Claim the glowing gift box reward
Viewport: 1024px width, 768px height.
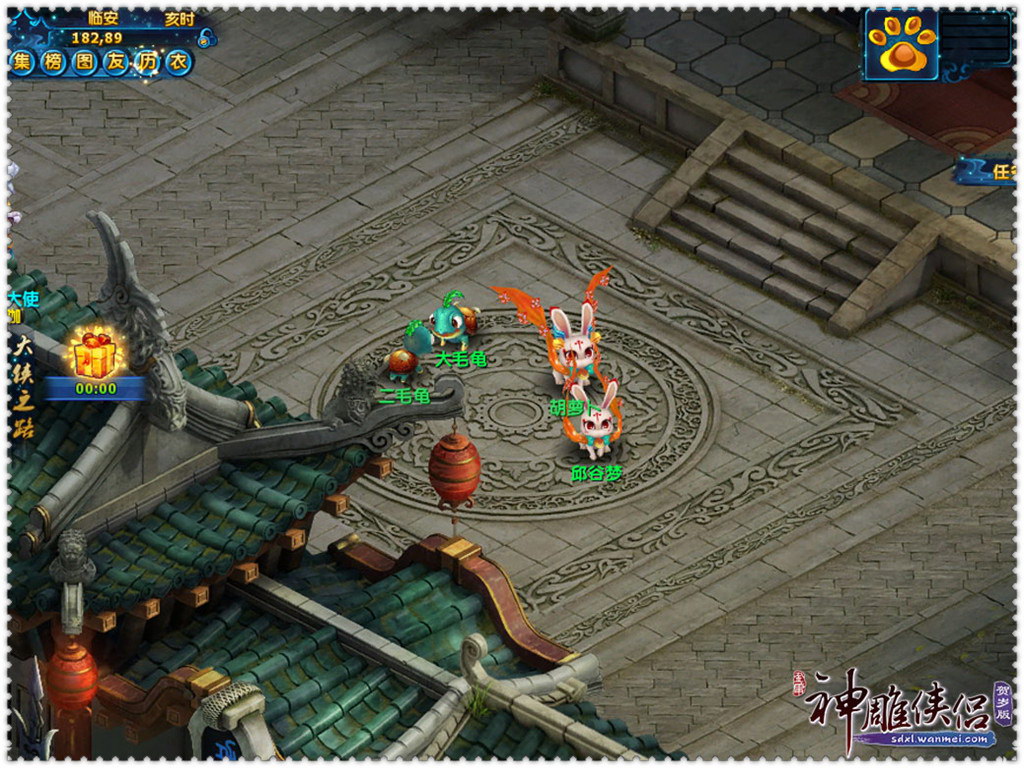coord(93,354)
